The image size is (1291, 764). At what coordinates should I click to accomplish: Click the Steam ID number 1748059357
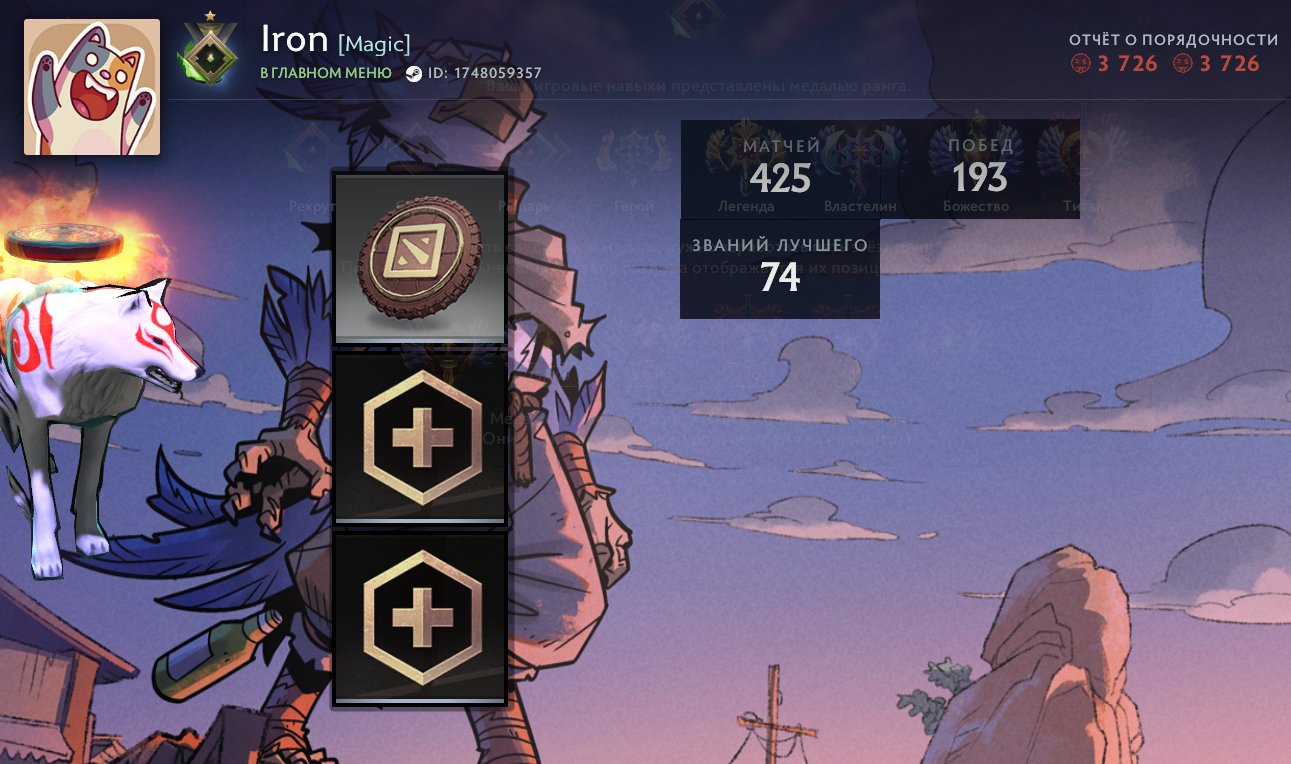pyautogui.click(x=497, y=73)
